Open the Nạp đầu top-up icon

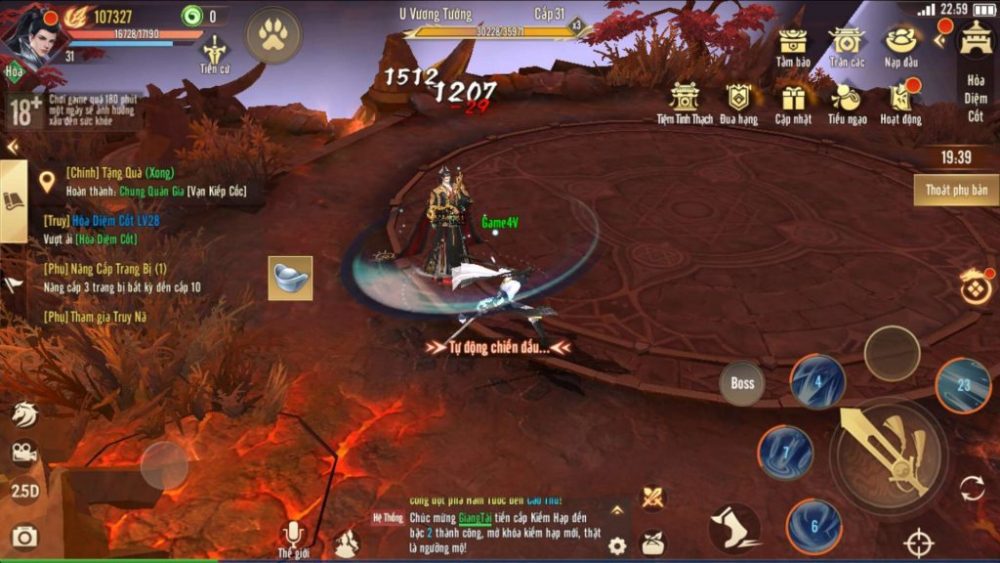tap(901, 45)
